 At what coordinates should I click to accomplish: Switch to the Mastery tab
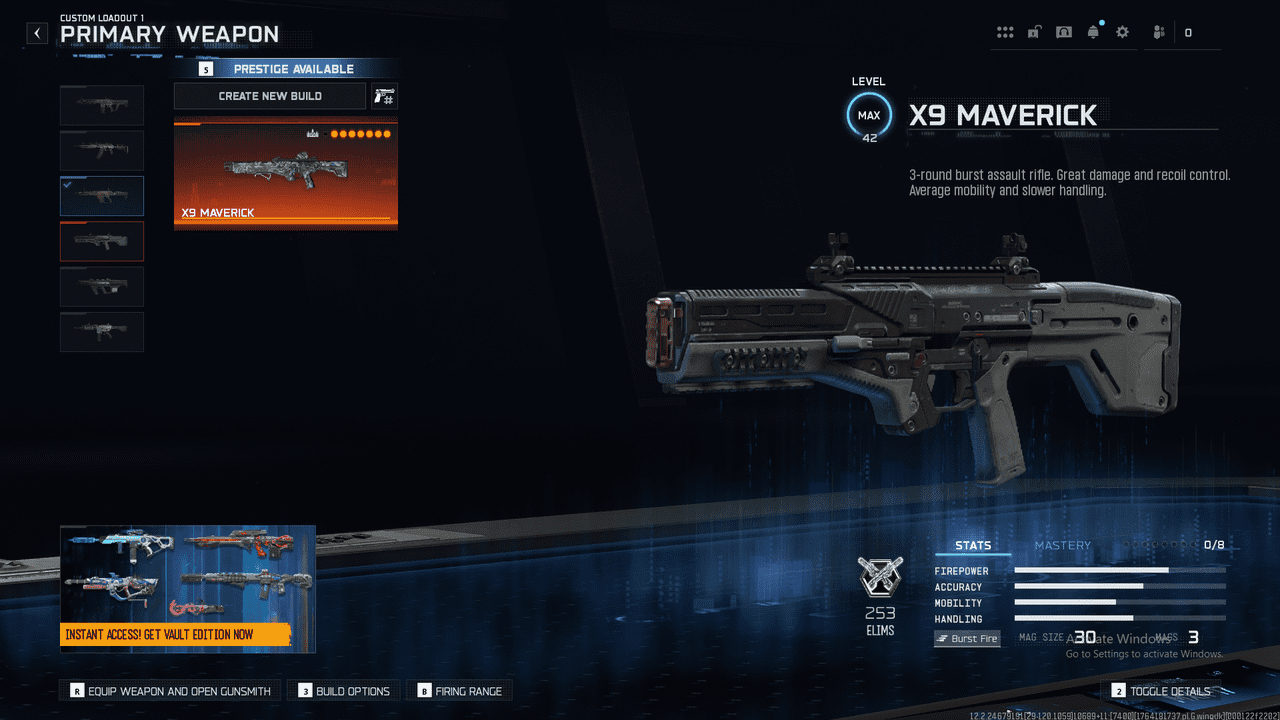(1062, 546)
